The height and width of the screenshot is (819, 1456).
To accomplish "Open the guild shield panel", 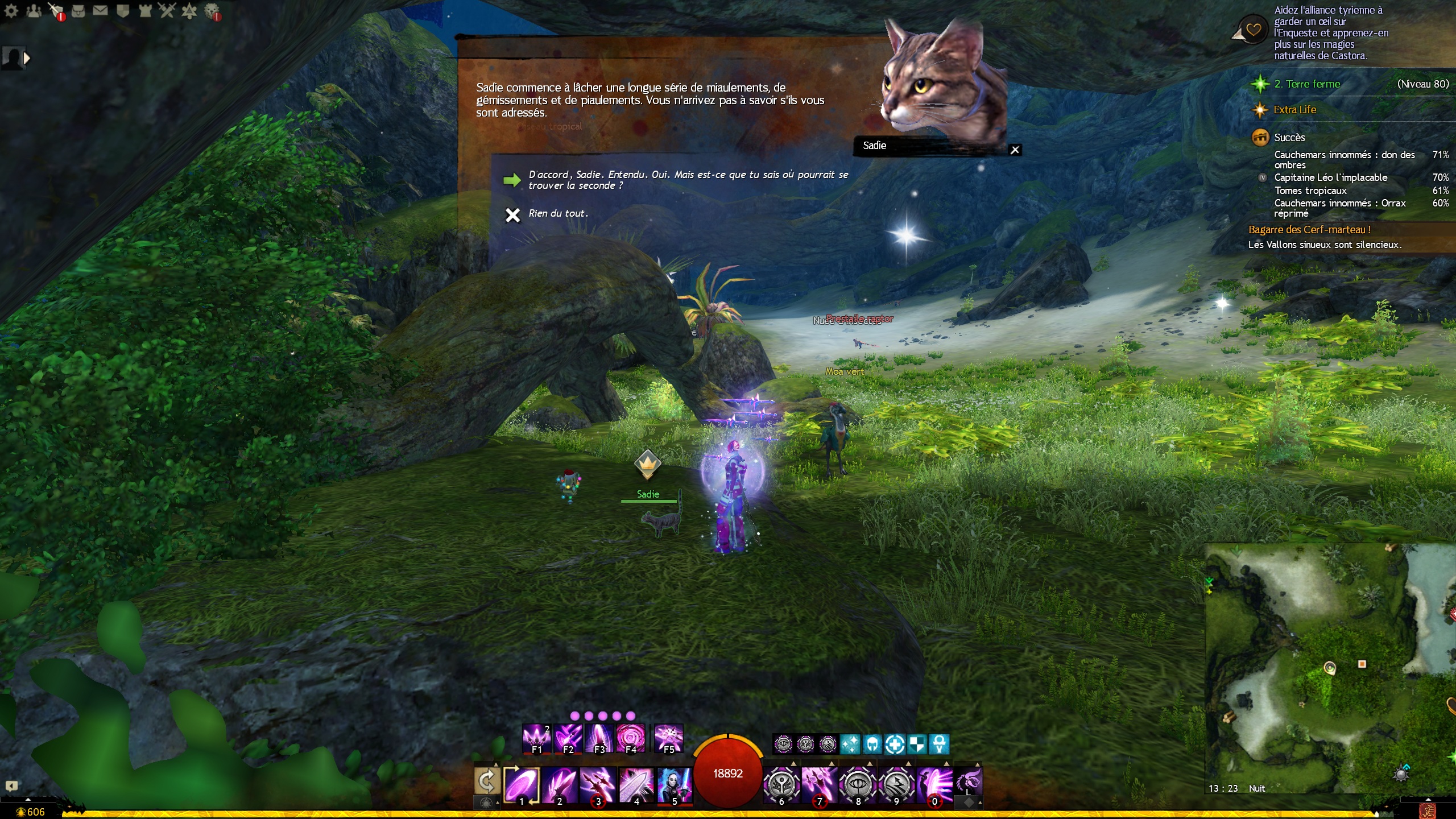I will [x=123, y=11].
